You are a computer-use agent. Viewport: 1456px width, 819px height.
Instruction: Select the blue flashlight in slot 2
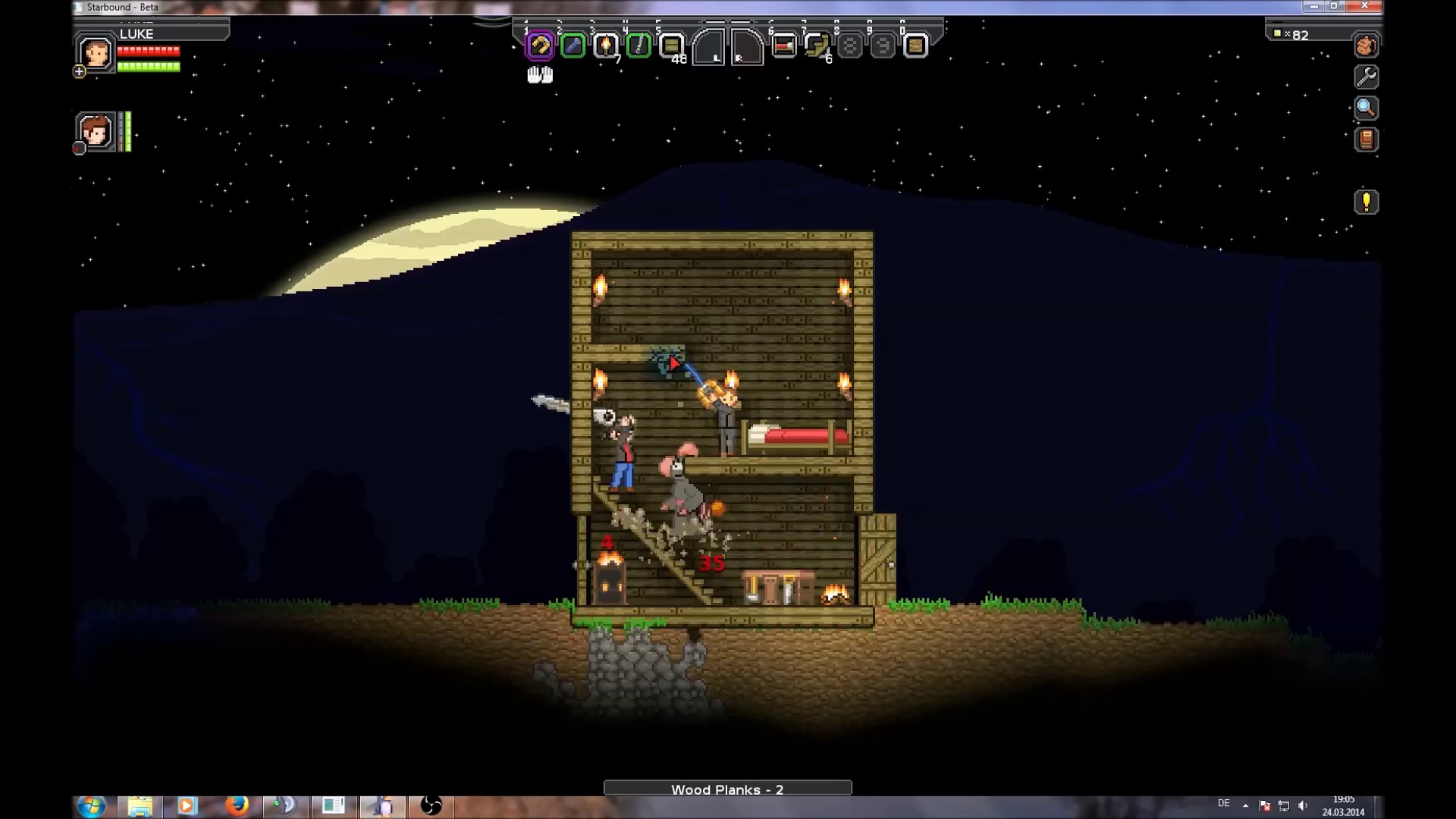[573, 46]
